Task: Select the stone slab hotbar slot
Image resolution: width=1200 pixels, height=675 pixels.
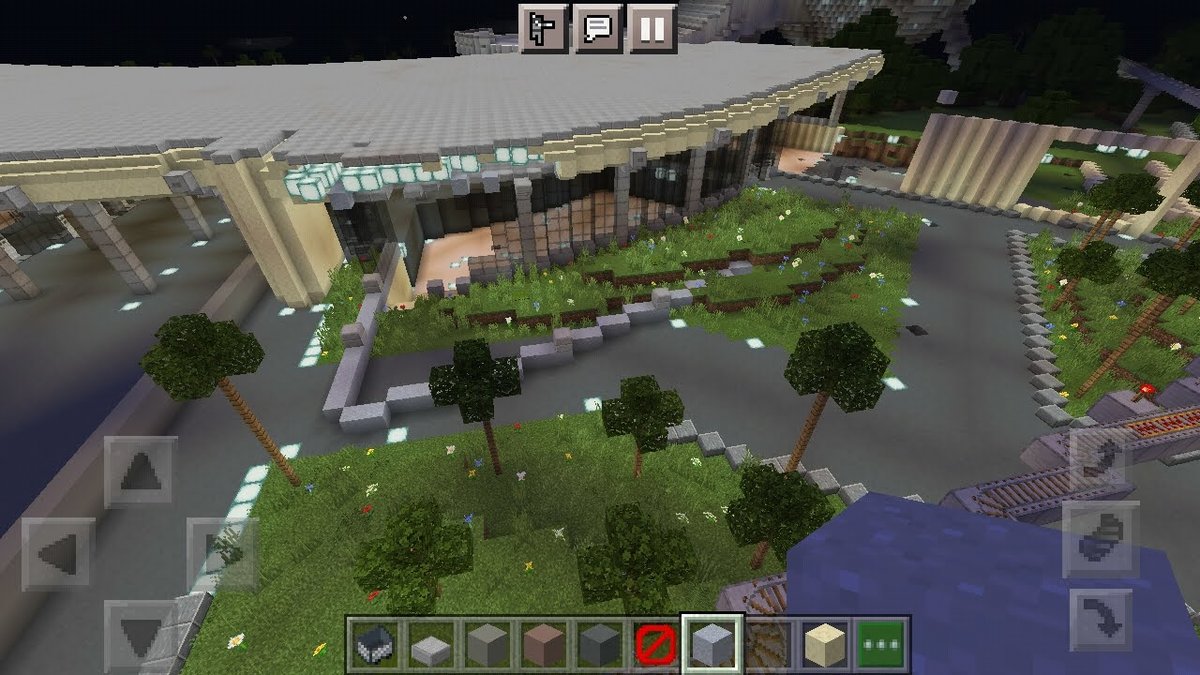Action: 431,643
